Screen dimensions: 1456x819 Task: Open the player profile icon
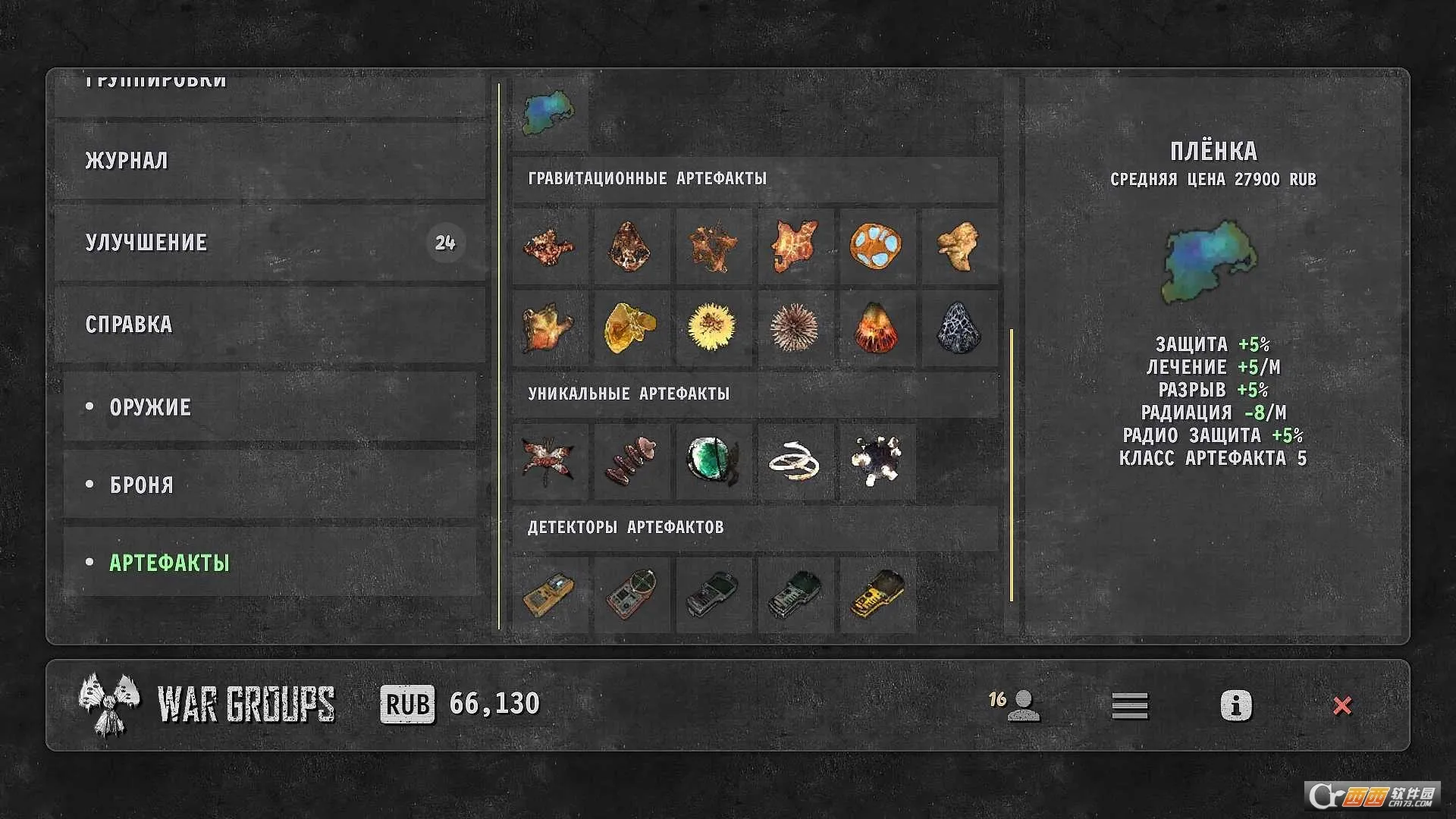pos(1023,705)
